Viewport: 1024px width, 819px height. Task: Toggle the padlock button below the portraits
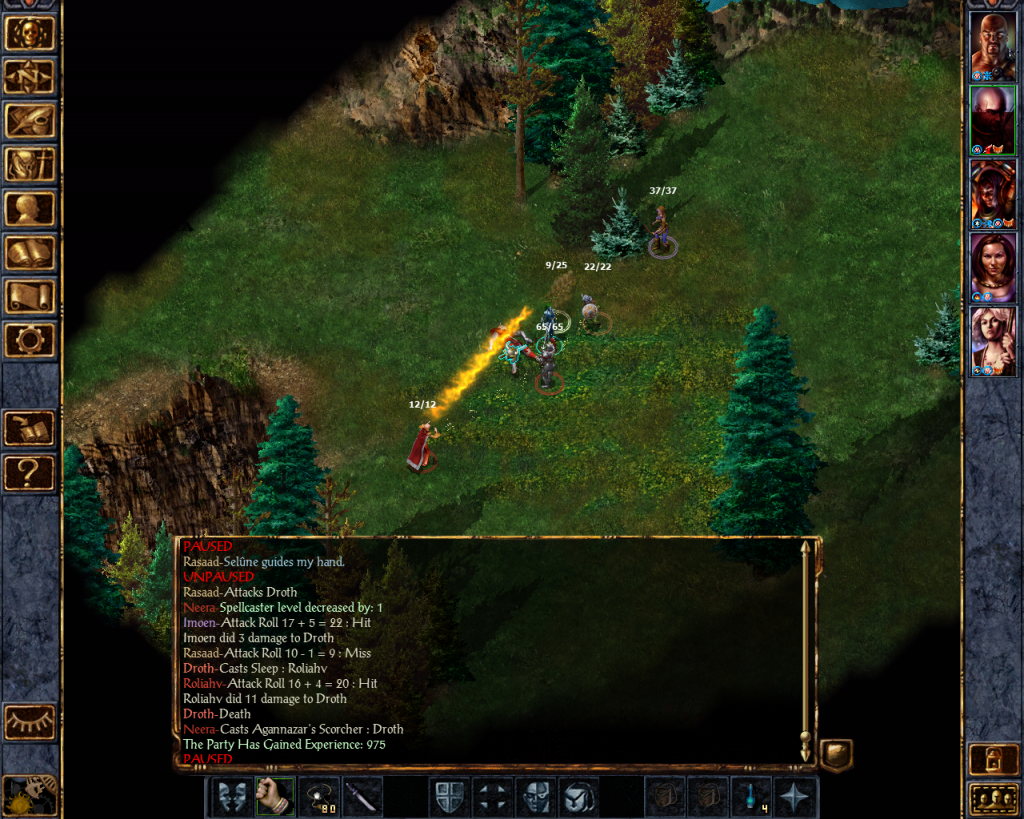tap(994, 759)
